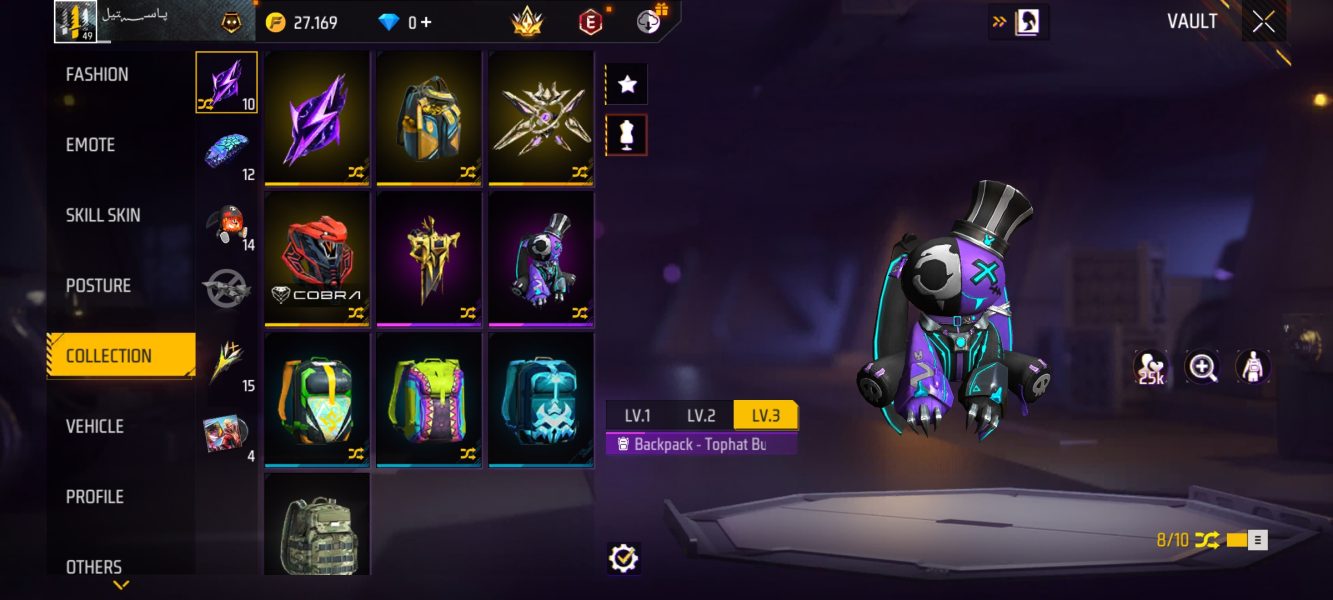Select the cyan skull backpack
This screenshot has width=1333, height=600.
click(541, 399)
